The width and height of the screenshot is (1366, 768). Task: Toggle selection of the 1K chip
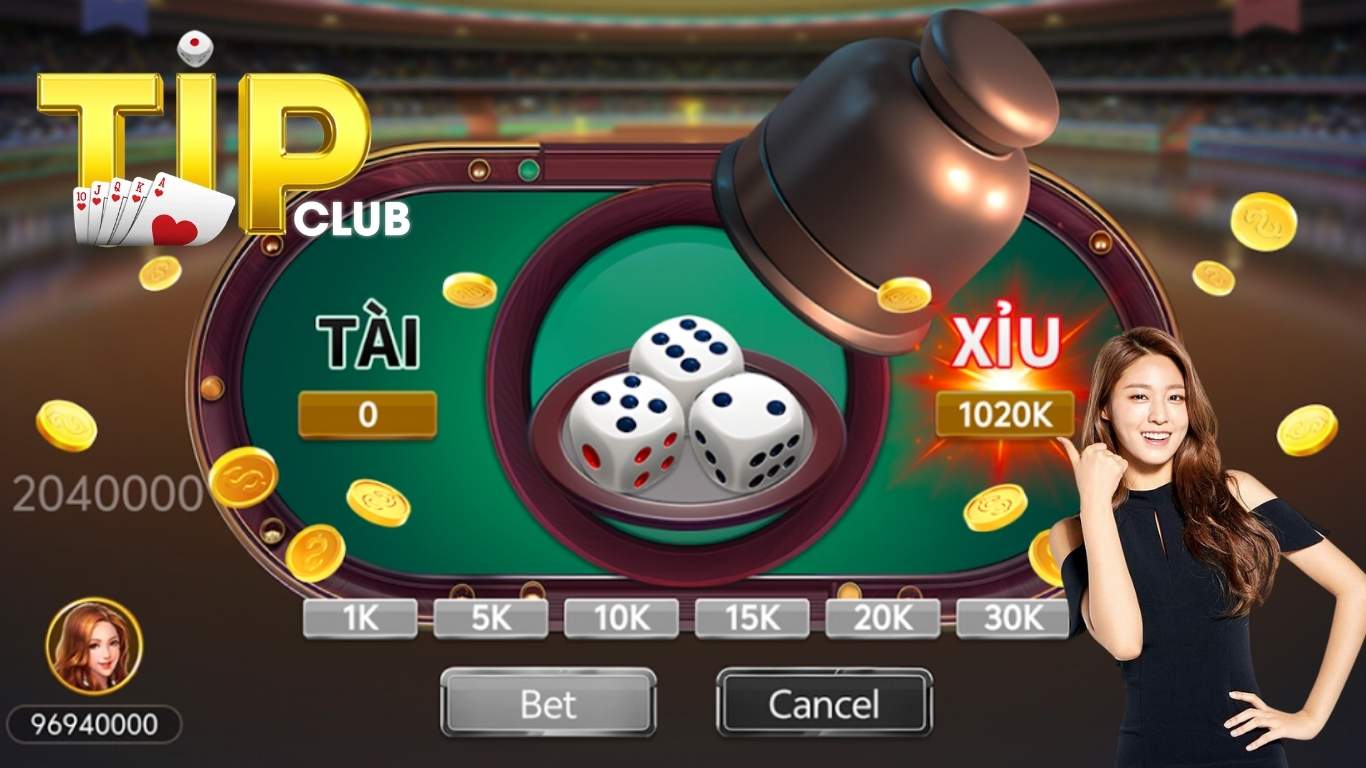coord(357,617)
